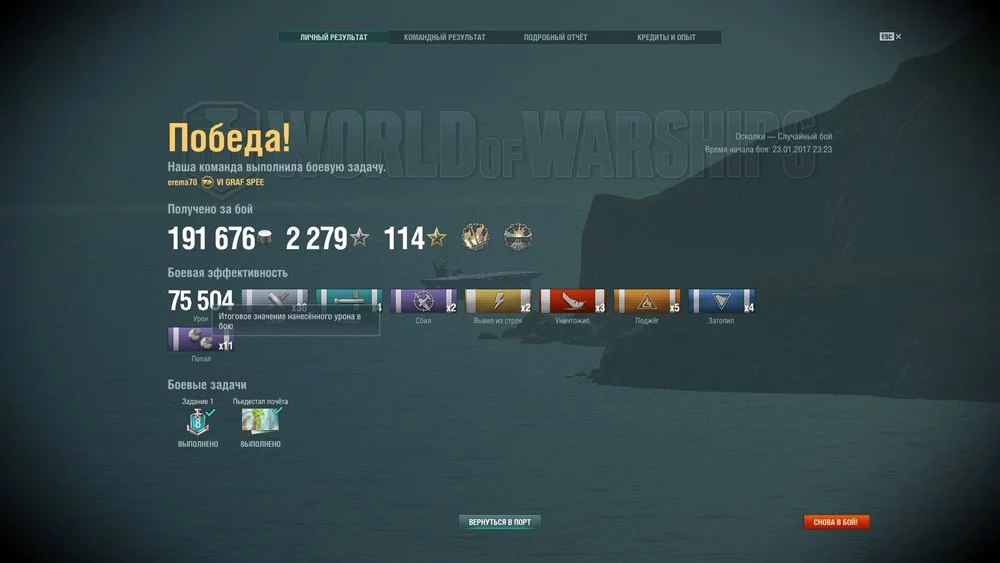Click the Вернуться в порт button
The height and width of the screenshot is (563, 1000).
pos(500,522)
